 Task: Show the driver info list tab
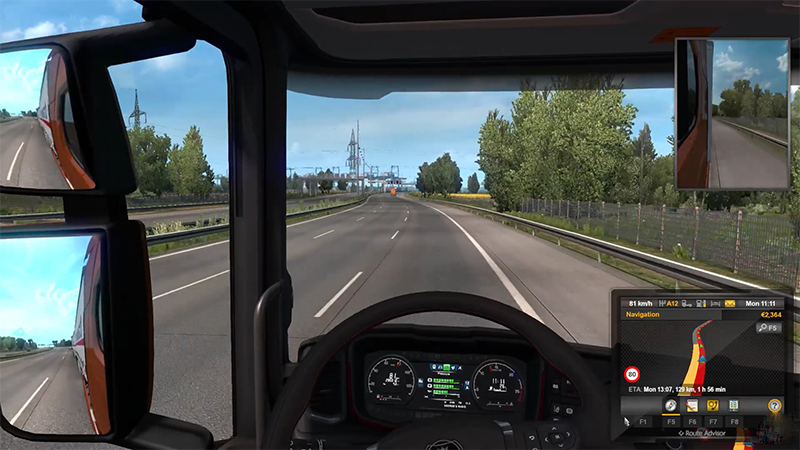point(735,405)
